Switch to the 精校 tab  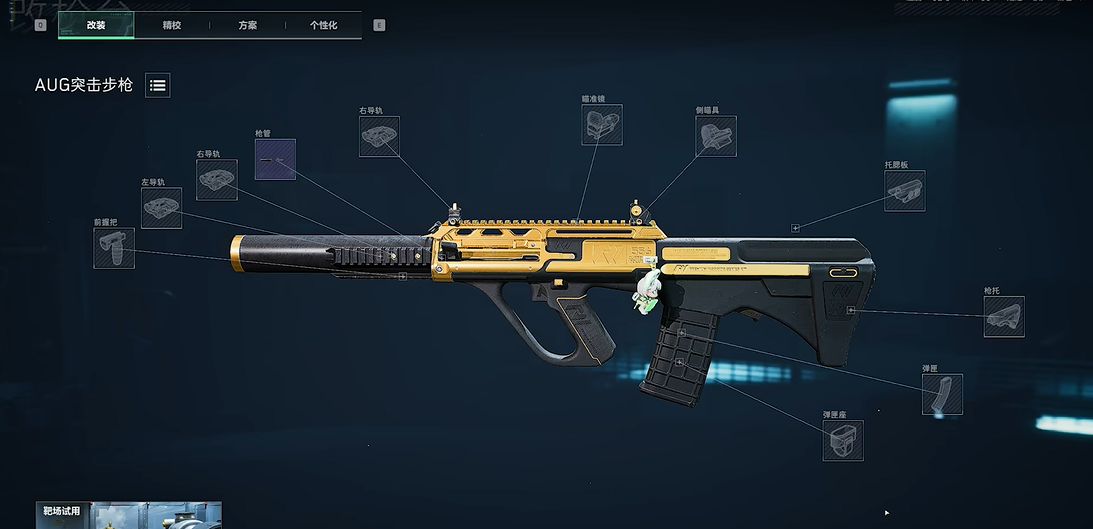(172, 25)
